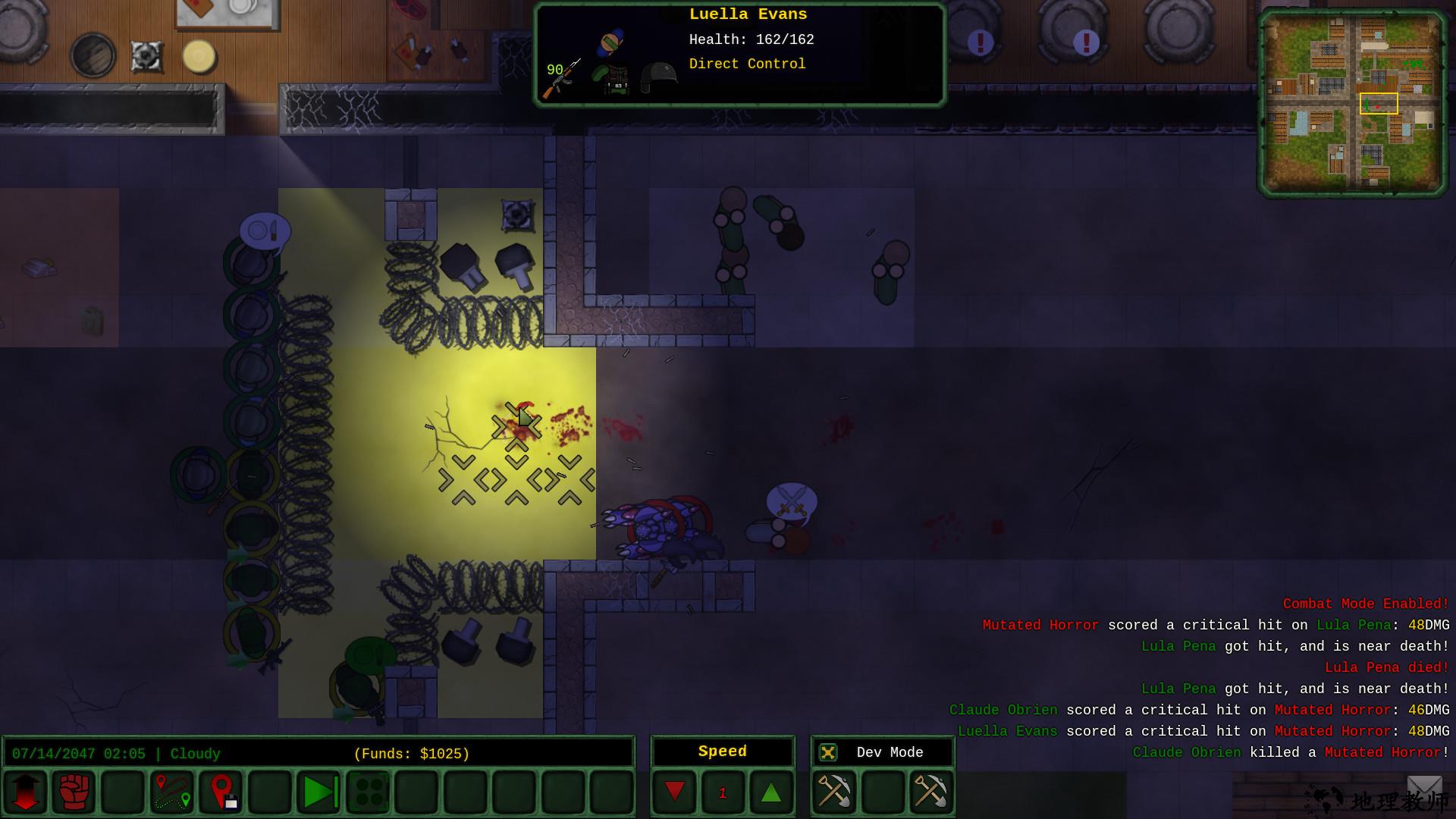Open the envelope messages icon
The width and height of the screenshot is (1456, 819).
click(1424, 789)
